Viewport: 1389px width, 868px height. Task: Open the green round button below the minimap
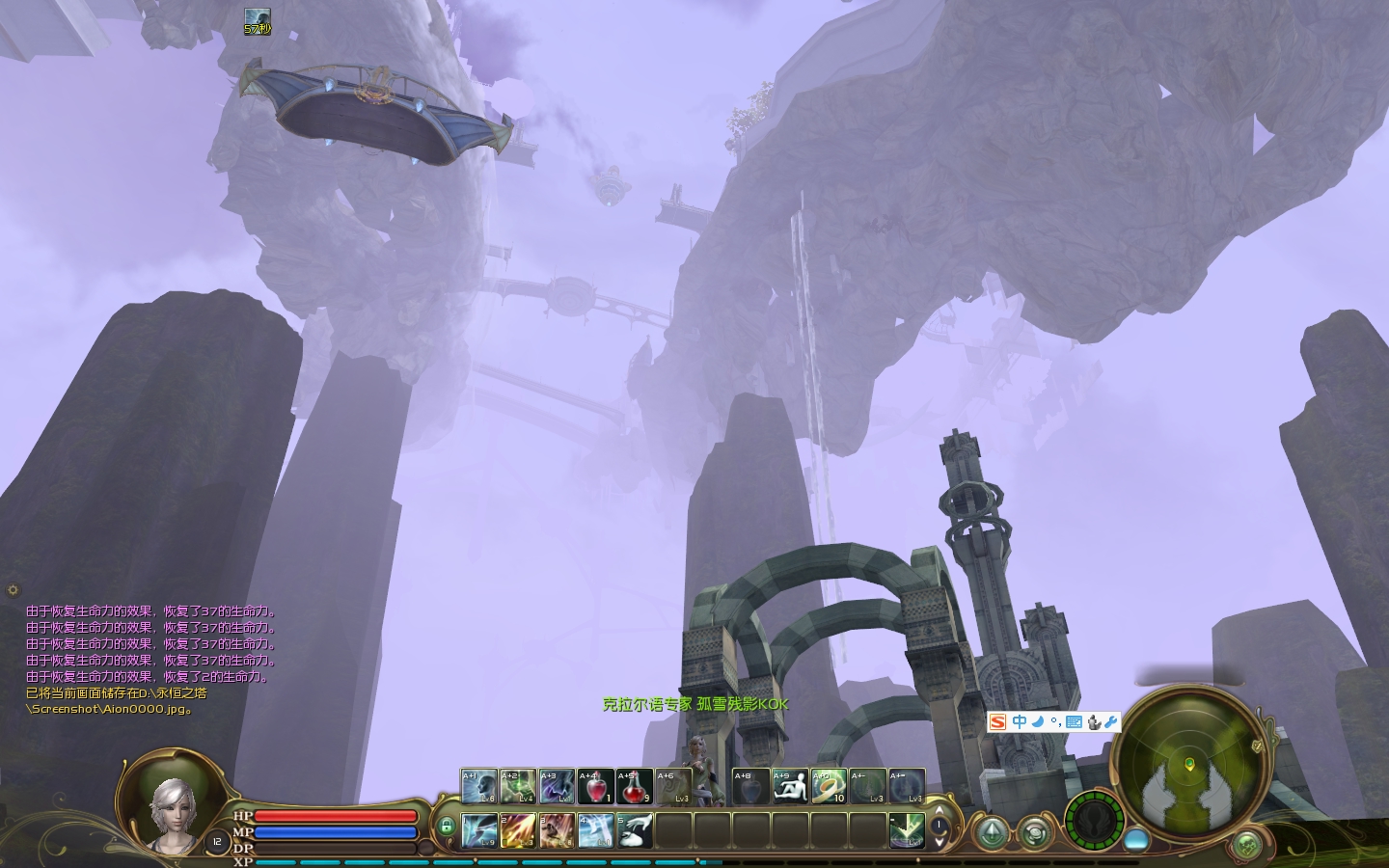[x=1247, y=846]
